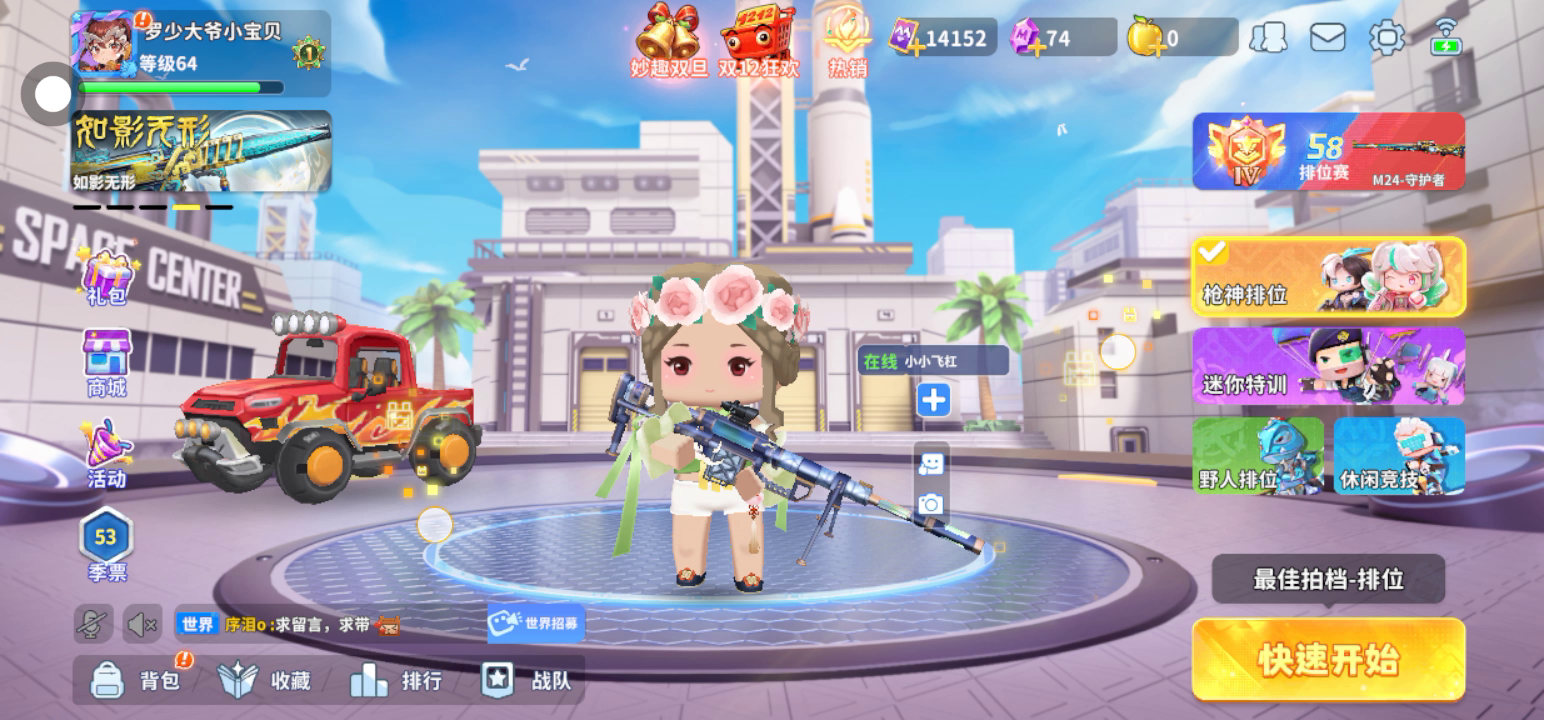Screen dimensions: 1544x720
Task: Check the mail envelope icon
Action: click(x=1327, y=38)
